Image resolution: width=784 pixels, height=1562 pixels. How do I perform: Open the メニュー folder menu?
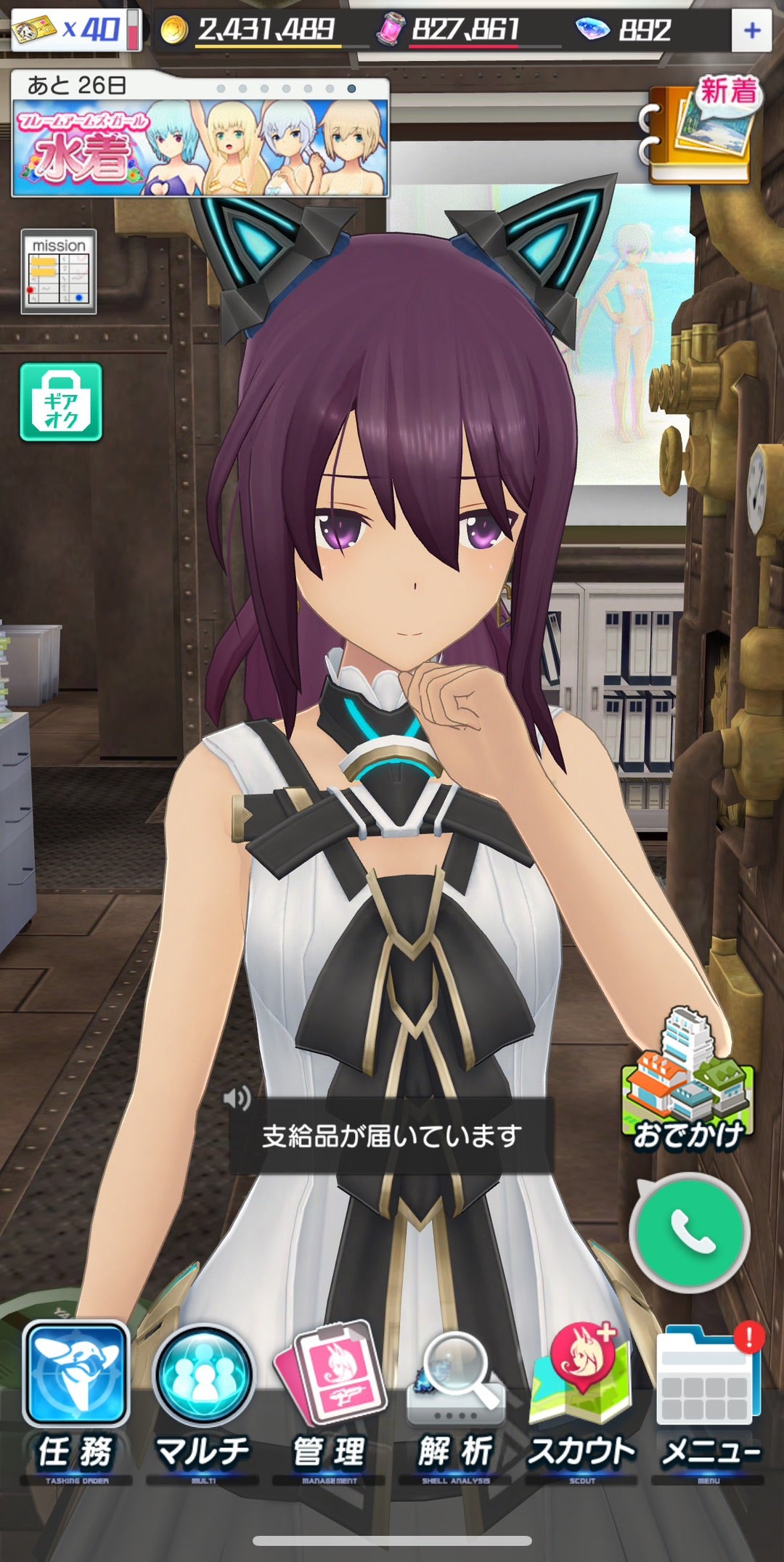709,1398
